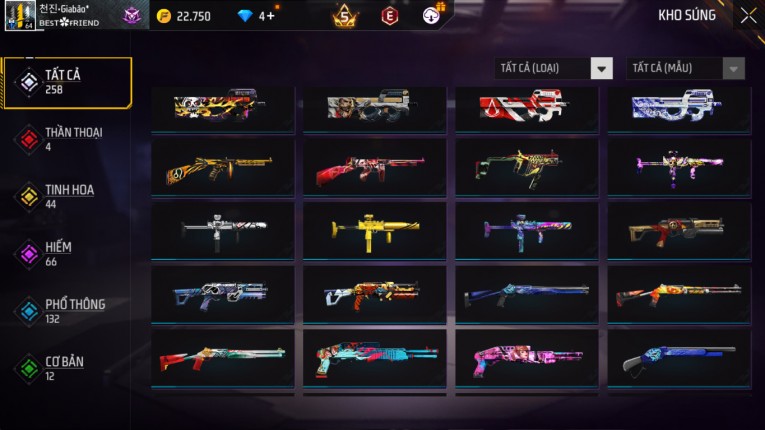Pick the pink graffiti shotgun skin
Image resolution: width=765 pixels, height=430 pixels.
[526, 358]
